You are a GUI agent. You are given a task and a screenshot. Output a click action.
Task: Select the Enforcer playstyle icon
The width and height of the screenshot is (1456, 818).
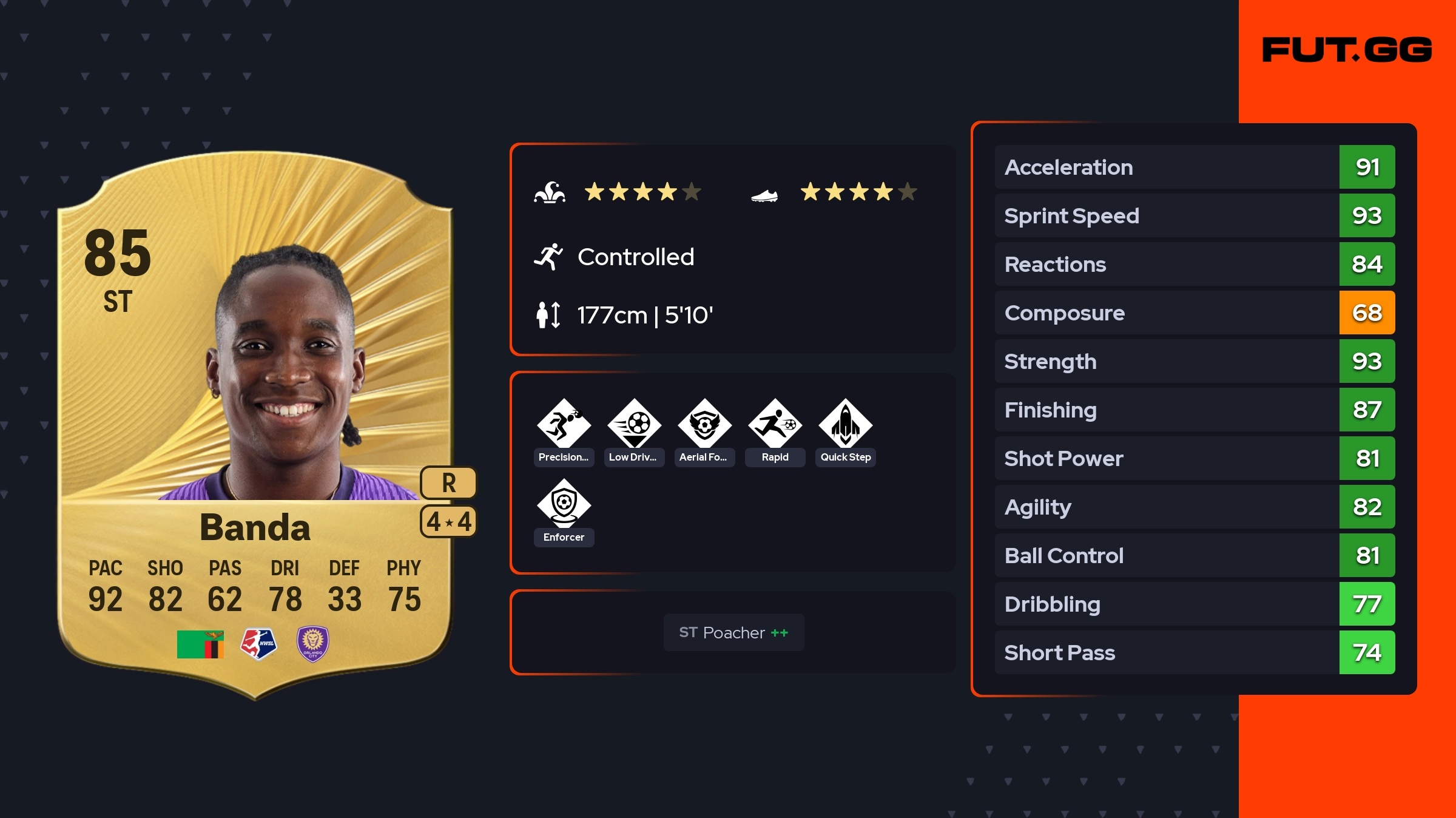(x=564, y=504)
